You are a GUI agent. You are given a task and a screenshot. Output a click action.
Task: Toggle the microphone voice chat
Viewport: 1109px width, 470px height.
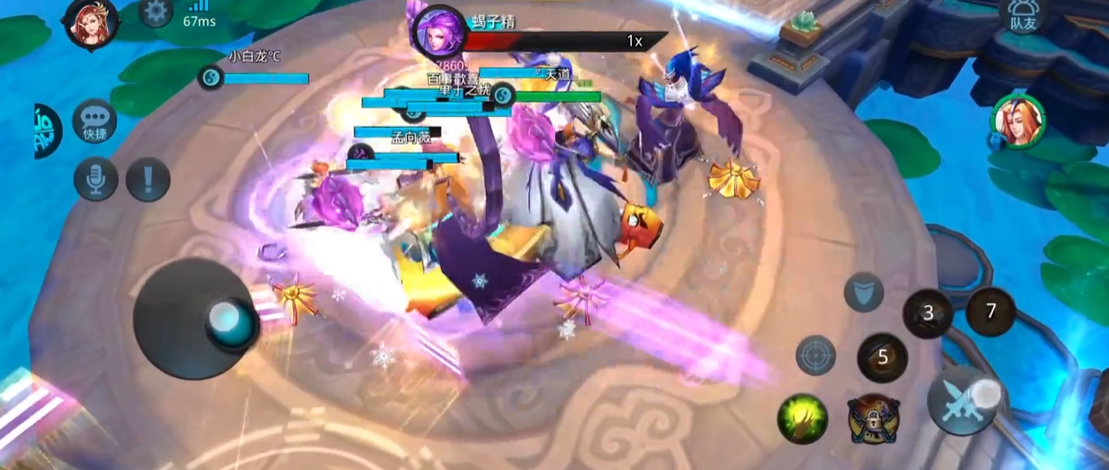pos(96,180)
